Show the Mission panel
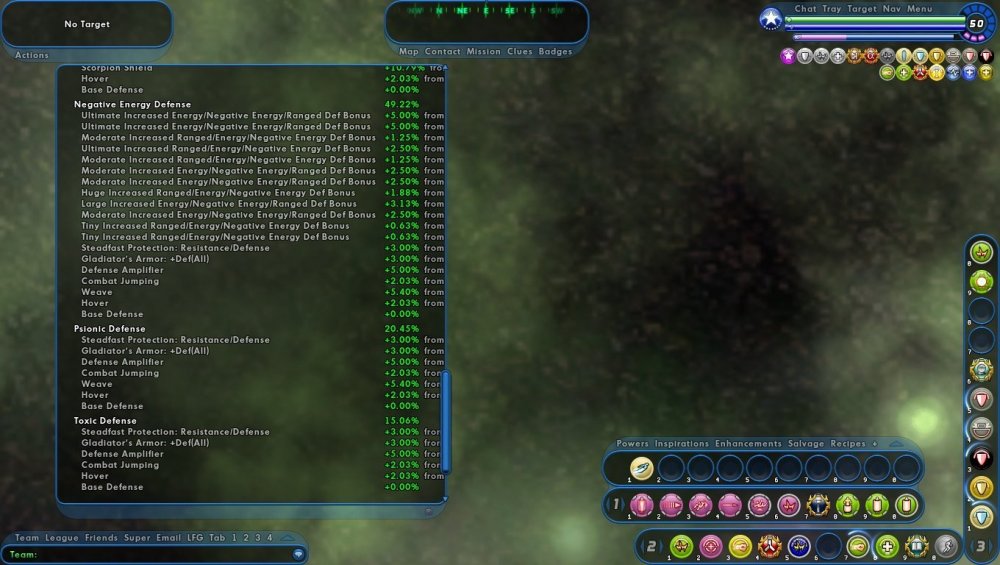 pyautogui.click(x=483, y=51)
